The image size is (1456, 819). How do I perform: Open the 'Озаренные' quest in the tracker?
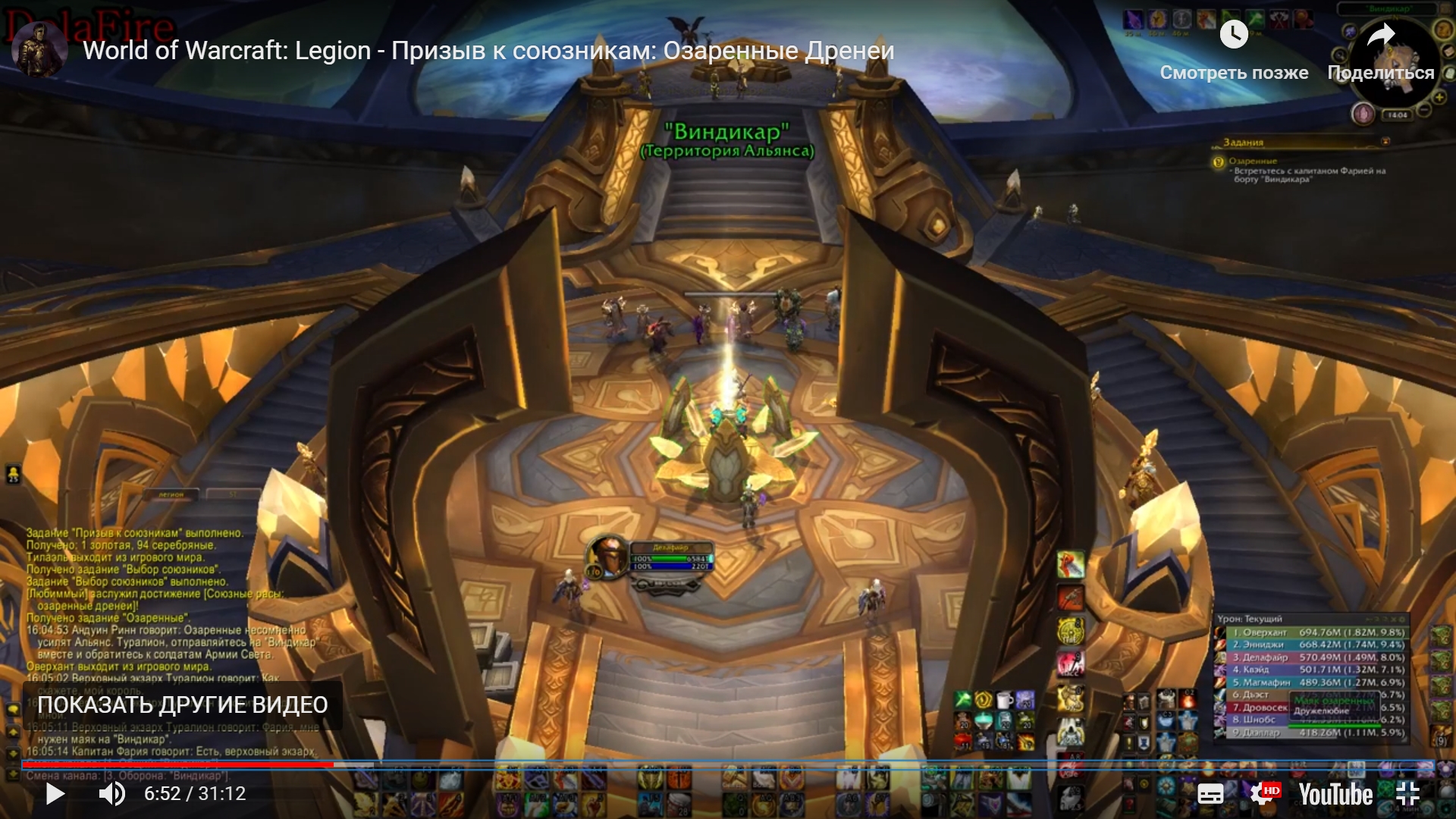[1253, 162]
